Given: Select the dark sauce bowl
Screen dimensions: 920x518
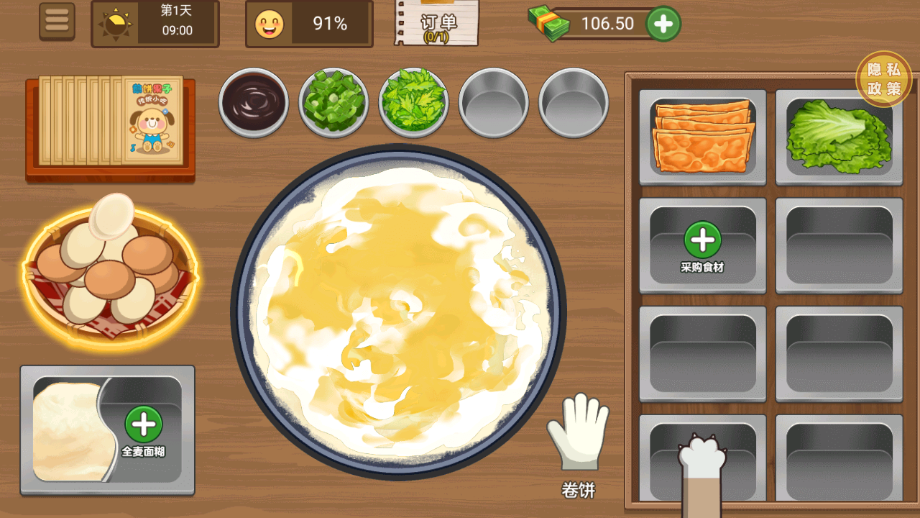Looking at the screenshot, I should pos(253,102).
